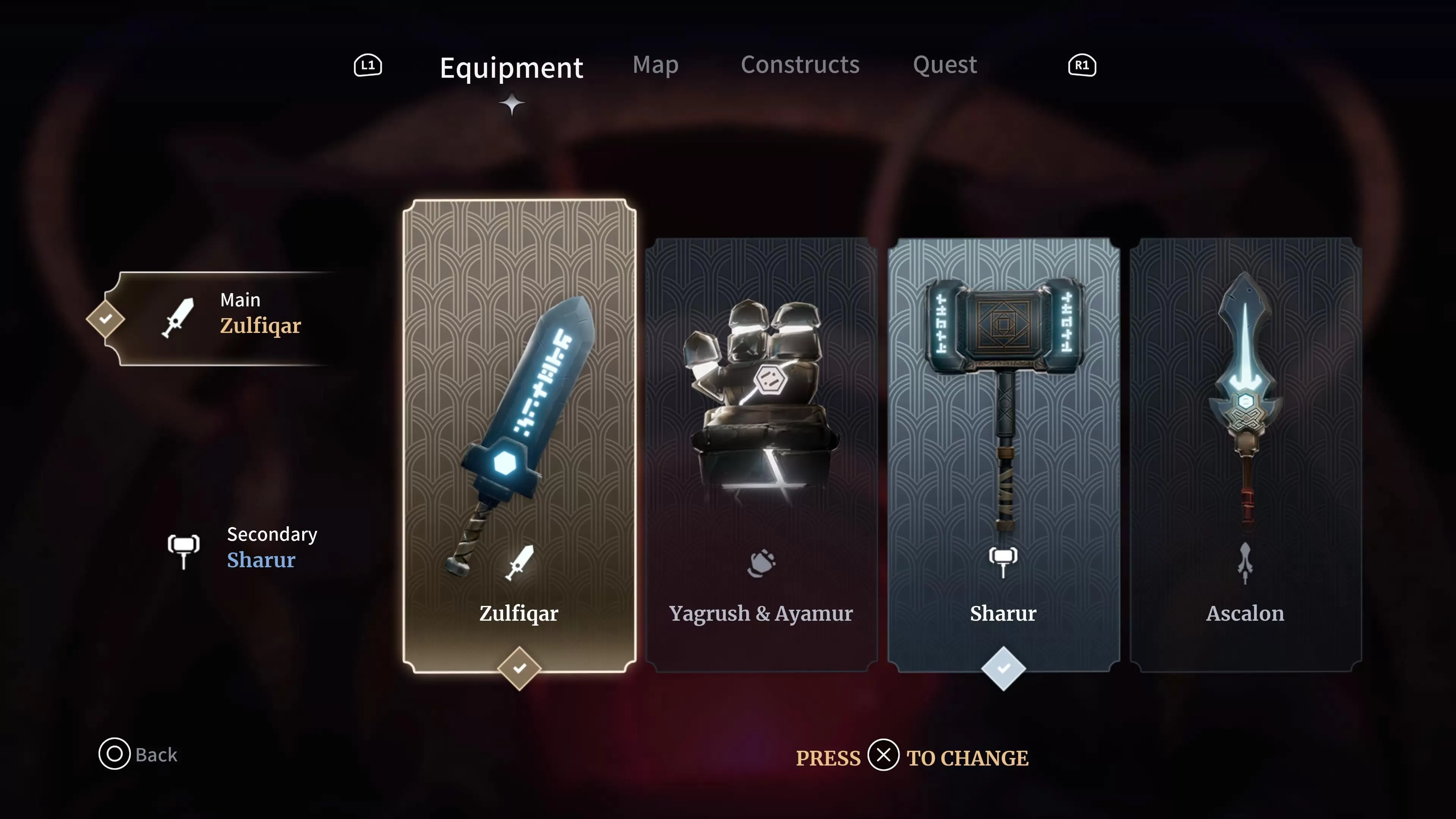Equip the Ascalon spear card
Image resolution: width=1456 pixels, height=819 pixels.
[x=1245, y=455]
